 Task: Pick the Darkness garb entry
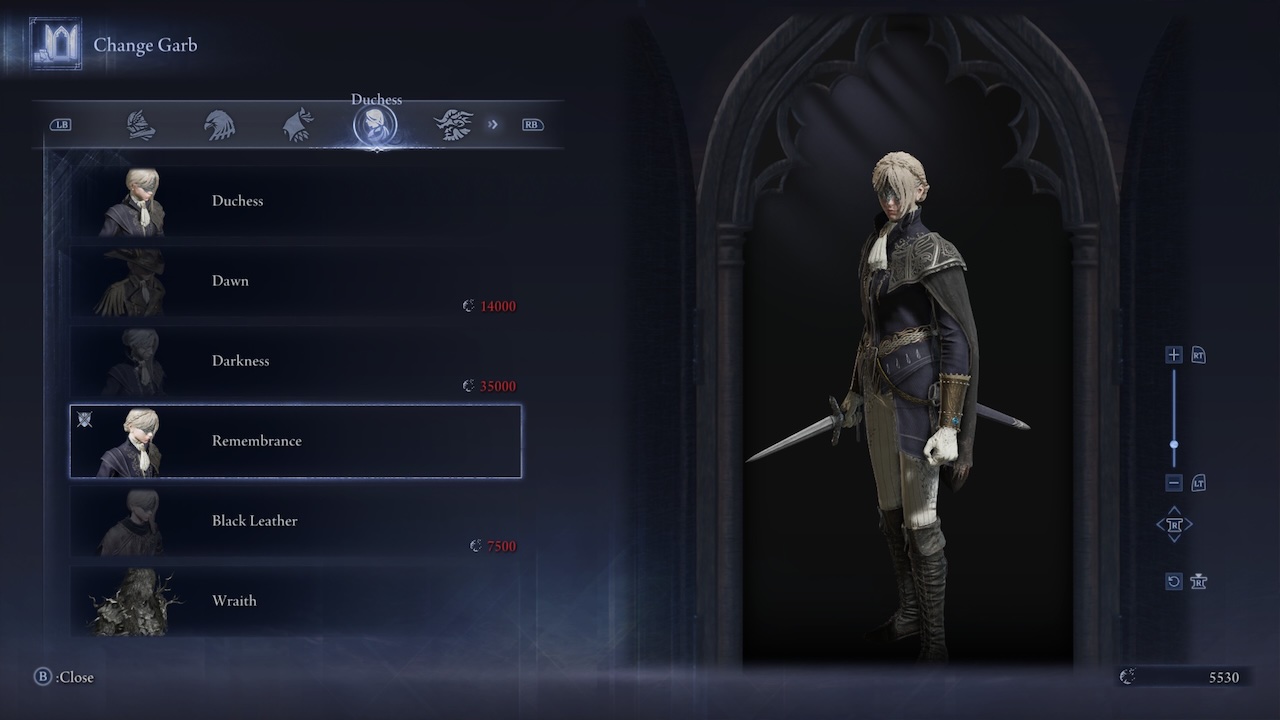pyautogui.click(x=295, y=361)
